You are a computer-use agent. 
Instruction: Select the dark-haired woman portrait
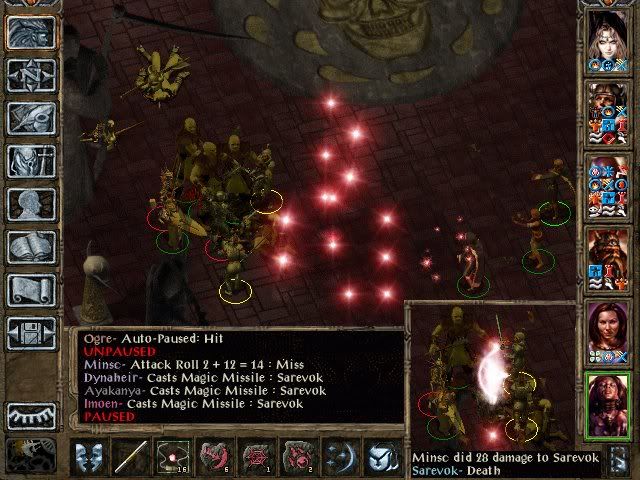pyautogui.click(x=609, y=326)
